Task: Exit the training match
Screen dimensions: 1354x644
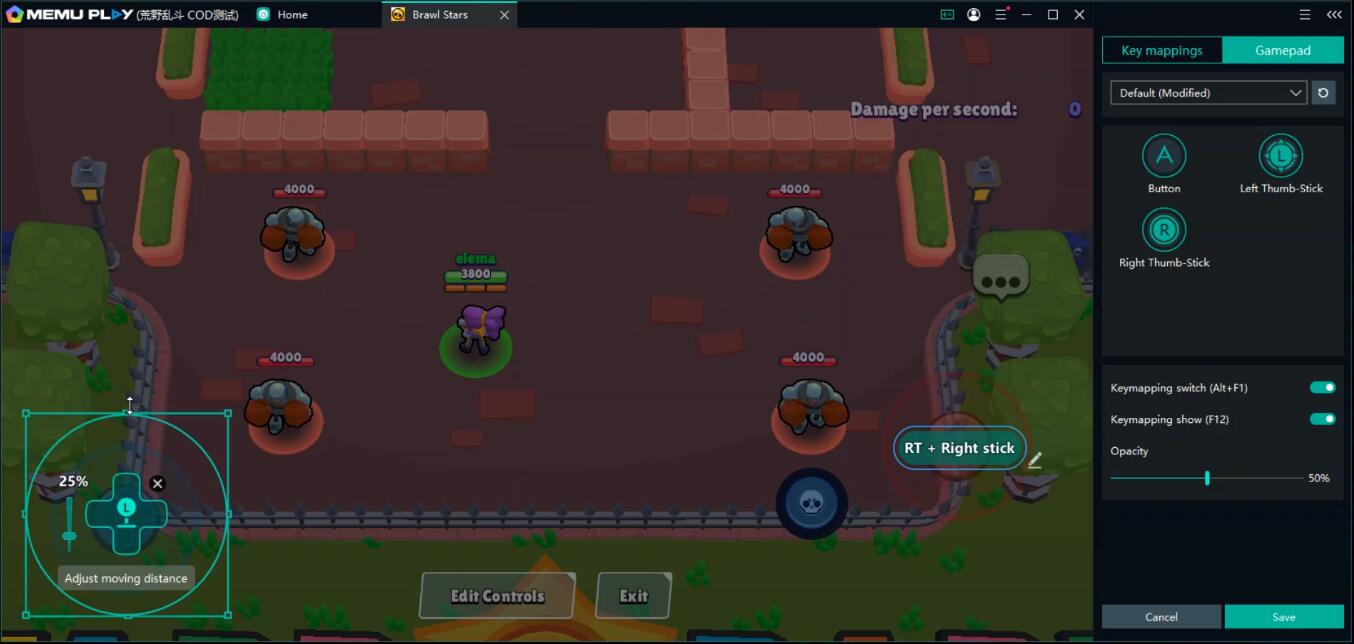Action: [633, 596]
